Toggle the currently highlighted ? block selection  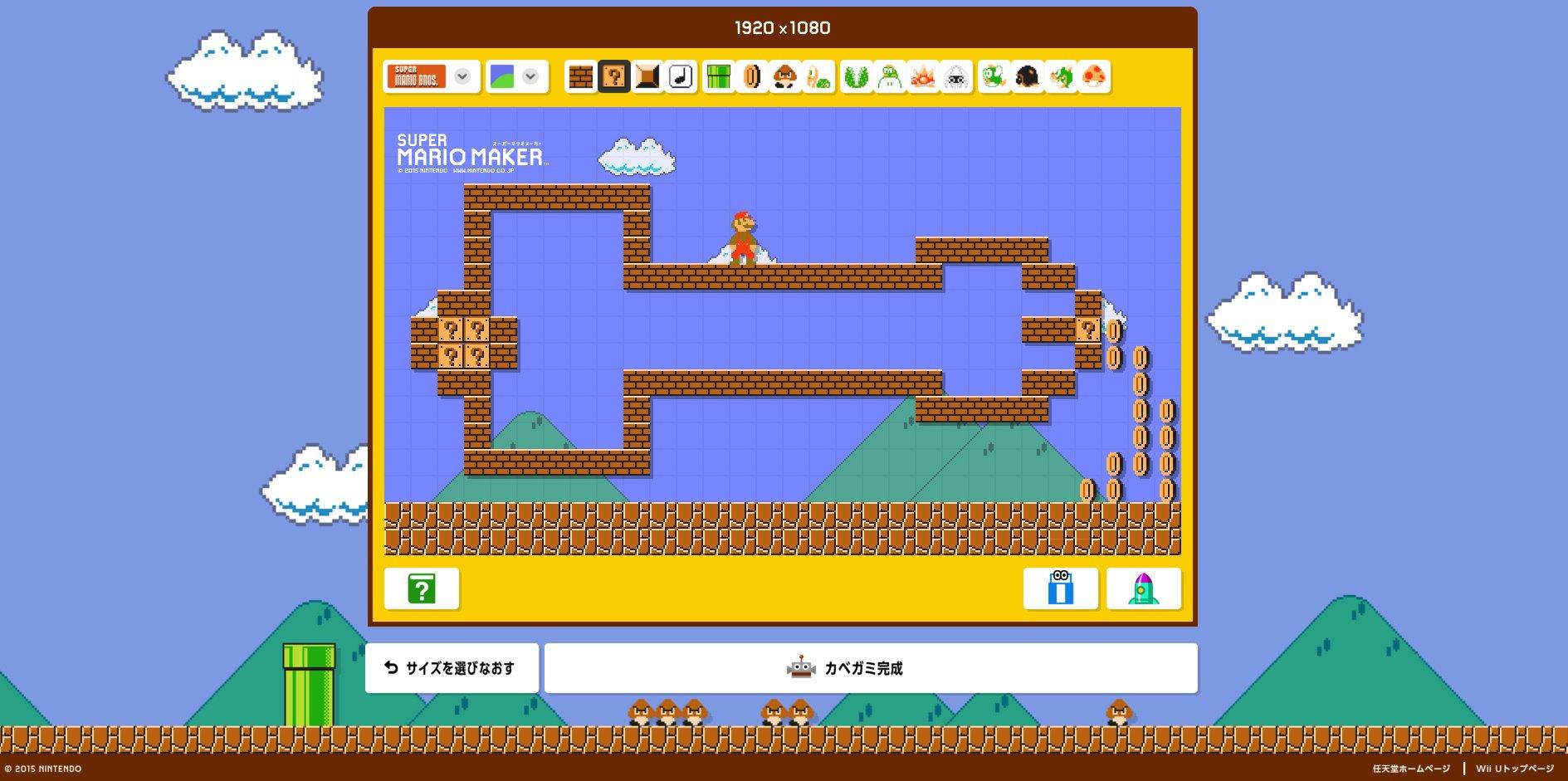tap(615, 77)
